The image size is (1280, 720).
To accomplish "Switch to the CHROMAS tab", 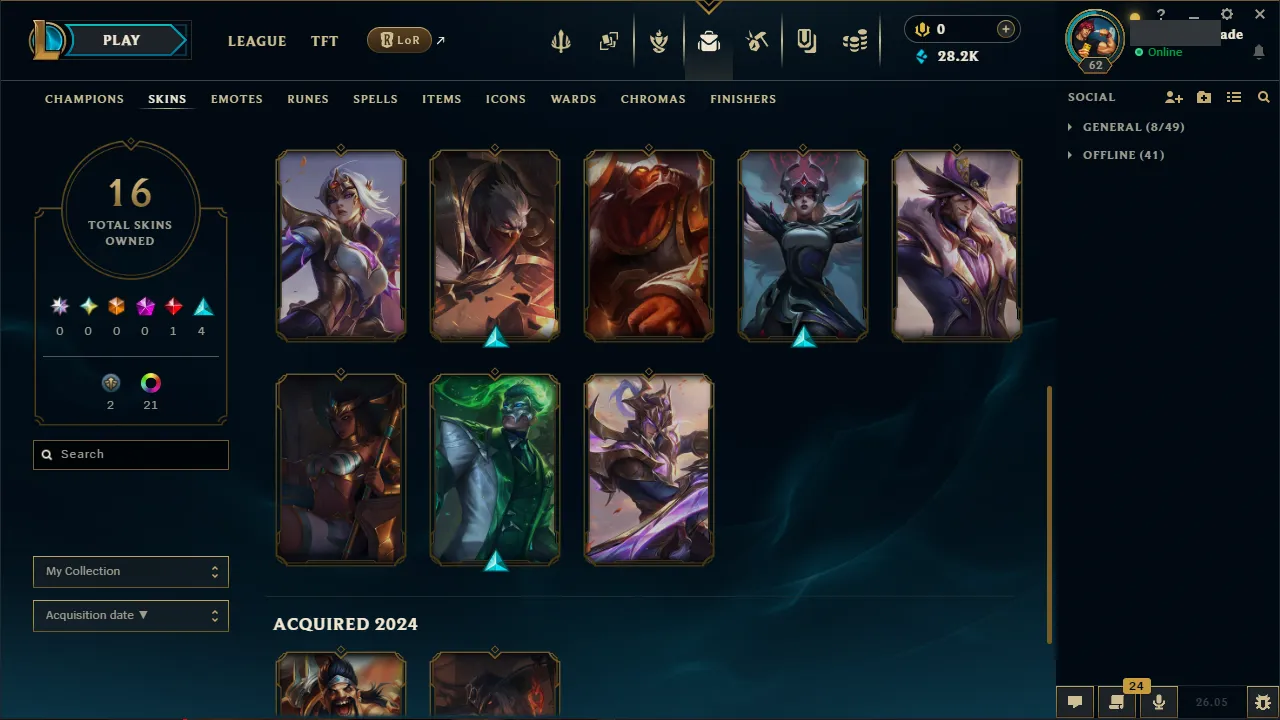I will (x=653, y=99).
